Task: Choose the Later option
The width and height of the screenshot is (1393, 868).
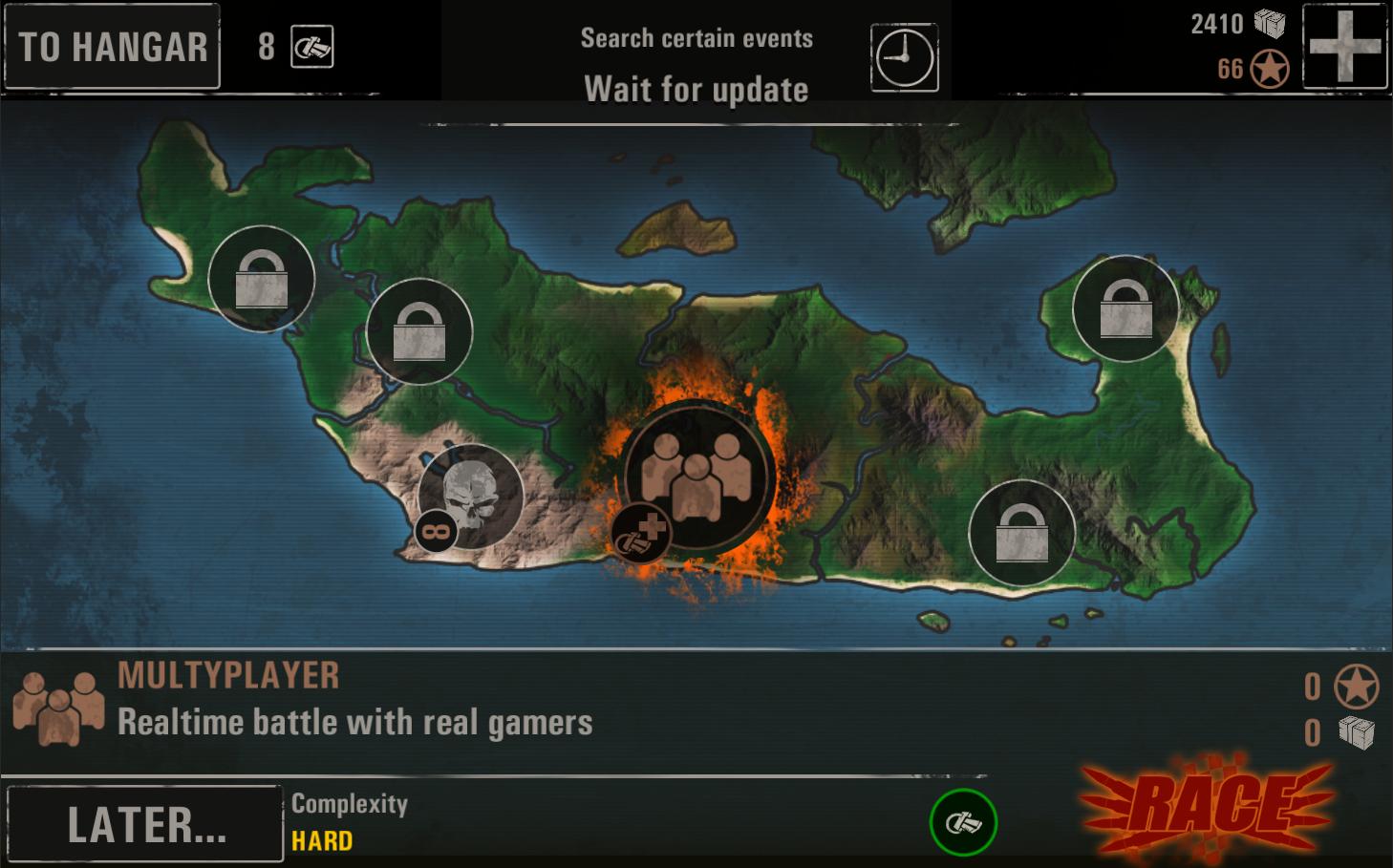Action: pyautogui.click(x=145, y=824)
